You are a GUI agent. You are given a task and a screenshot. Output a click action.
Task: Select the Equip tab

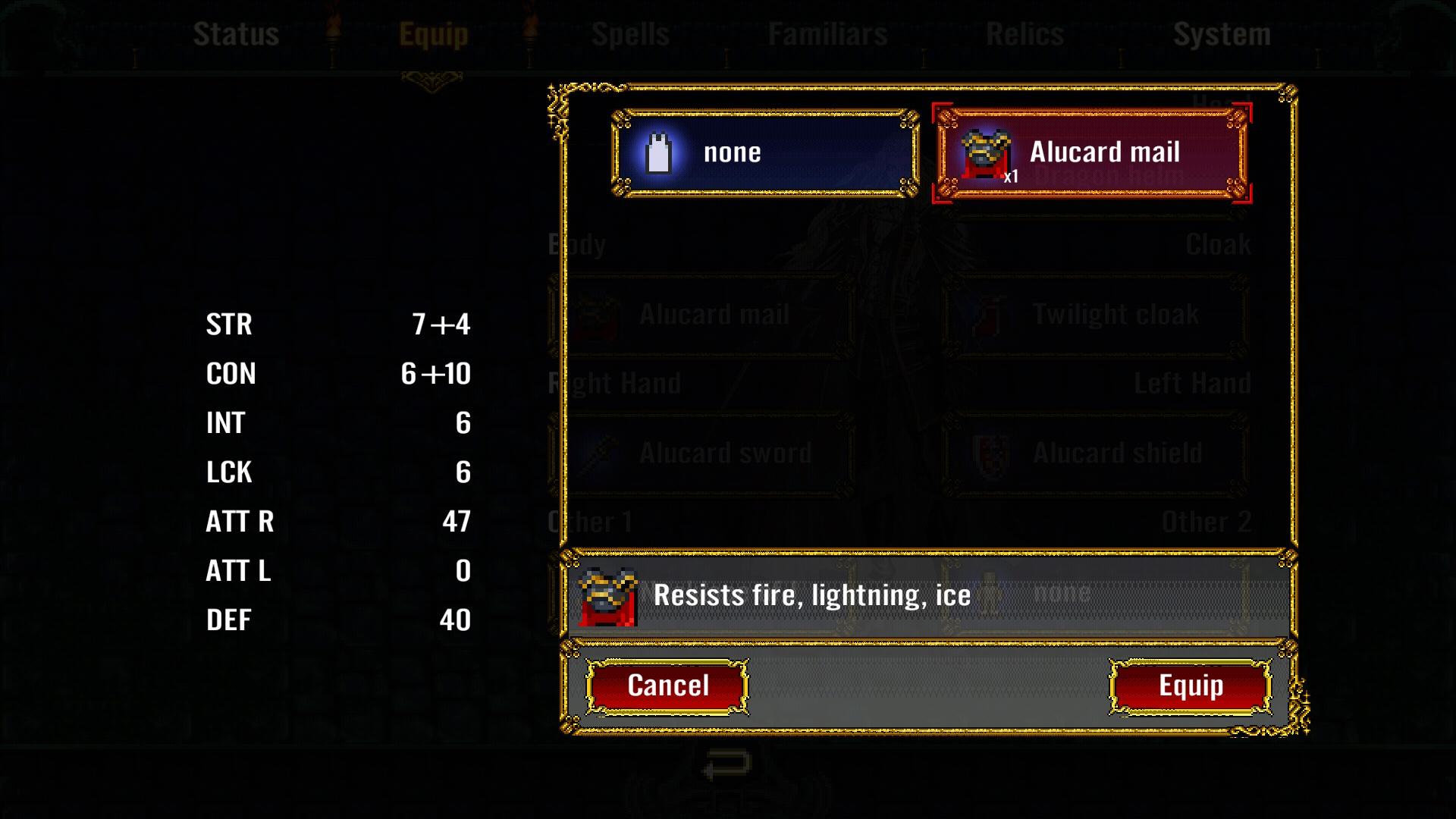434,33
